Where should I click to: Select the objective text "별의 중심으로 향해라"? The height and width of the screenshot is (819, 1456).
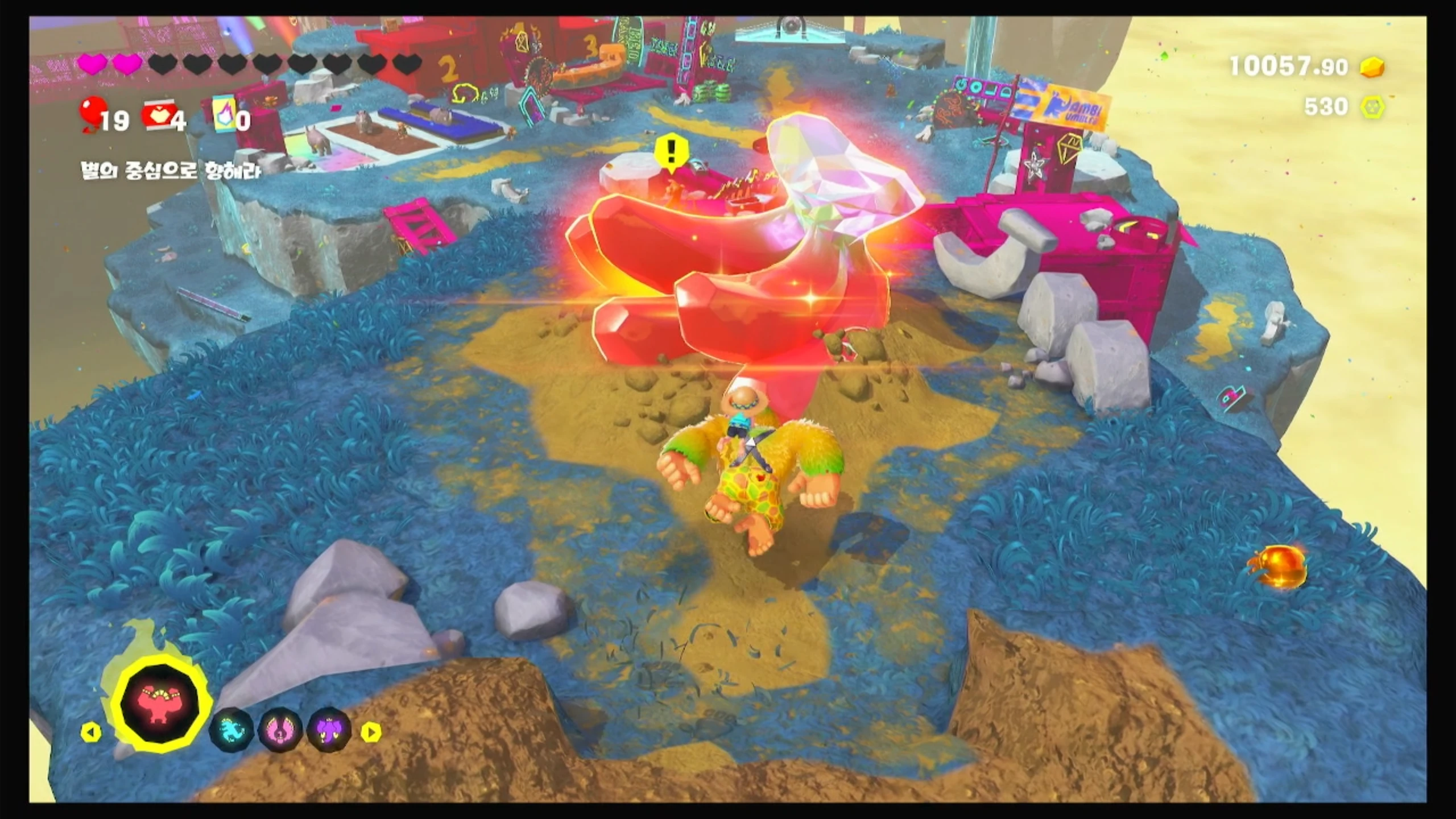171,171
